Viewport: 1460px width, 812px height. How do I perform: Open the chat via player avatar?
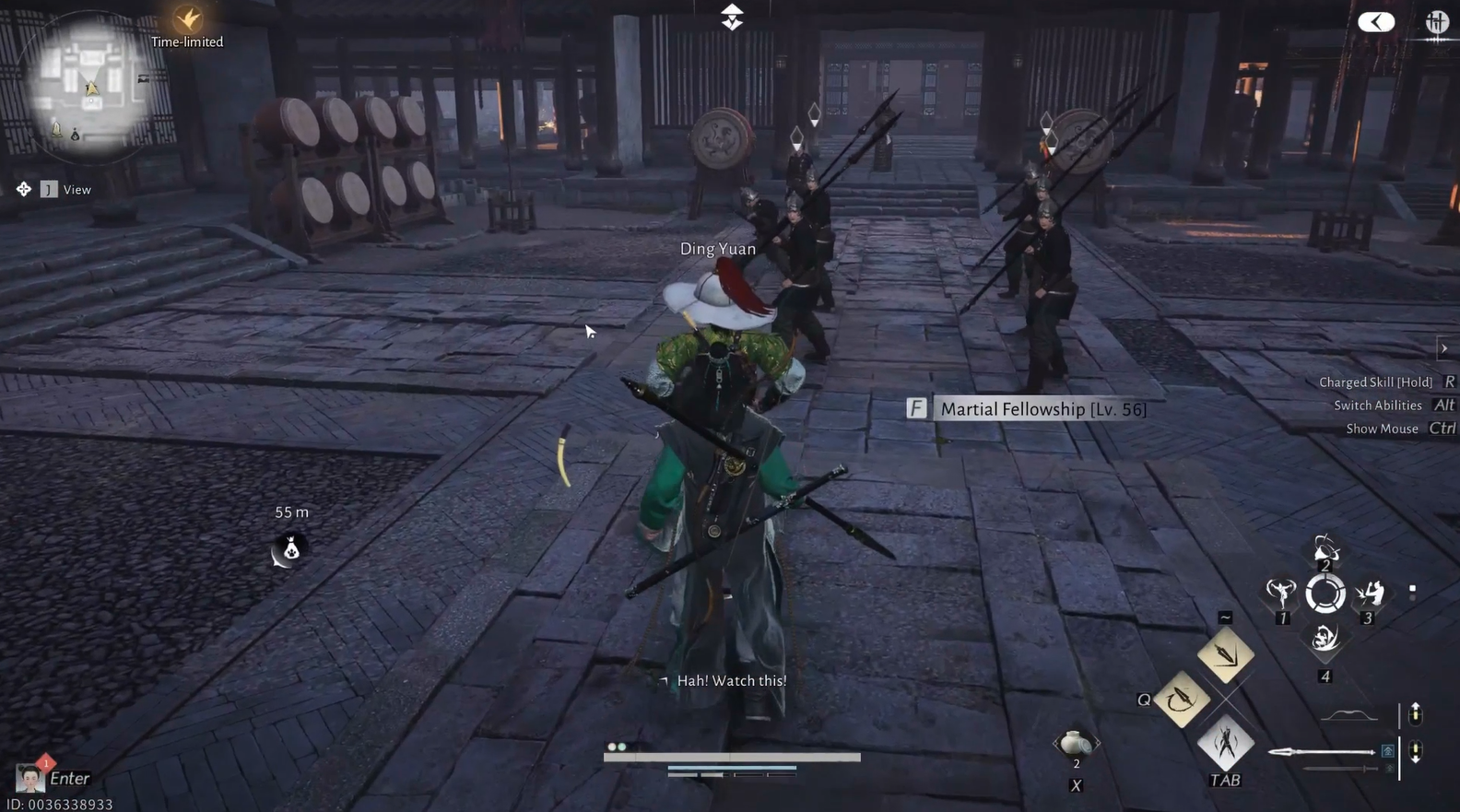point(30,779)
